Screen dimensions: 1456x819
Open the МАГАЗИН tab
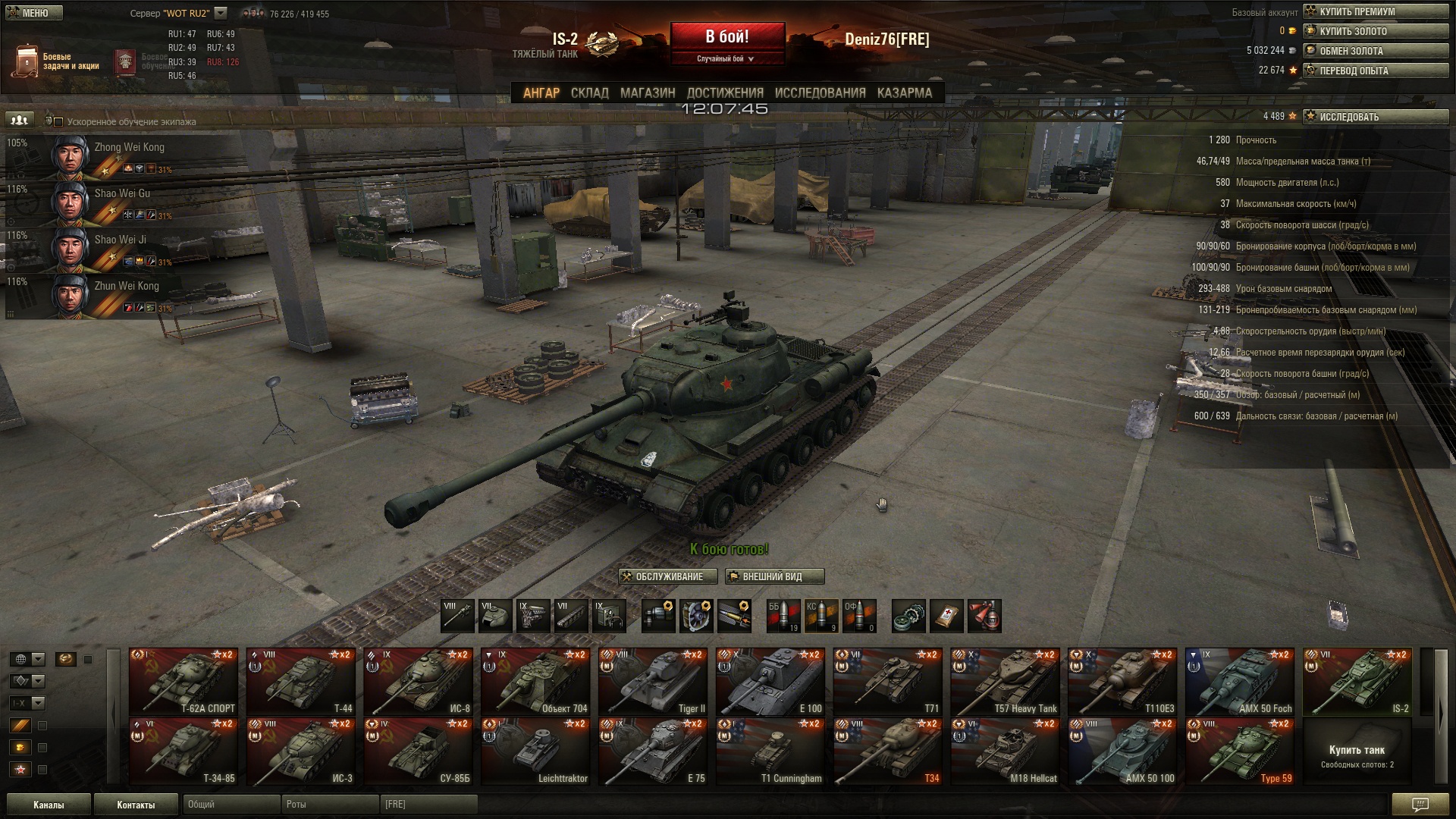pyautogui.click(x=647, y=93)
